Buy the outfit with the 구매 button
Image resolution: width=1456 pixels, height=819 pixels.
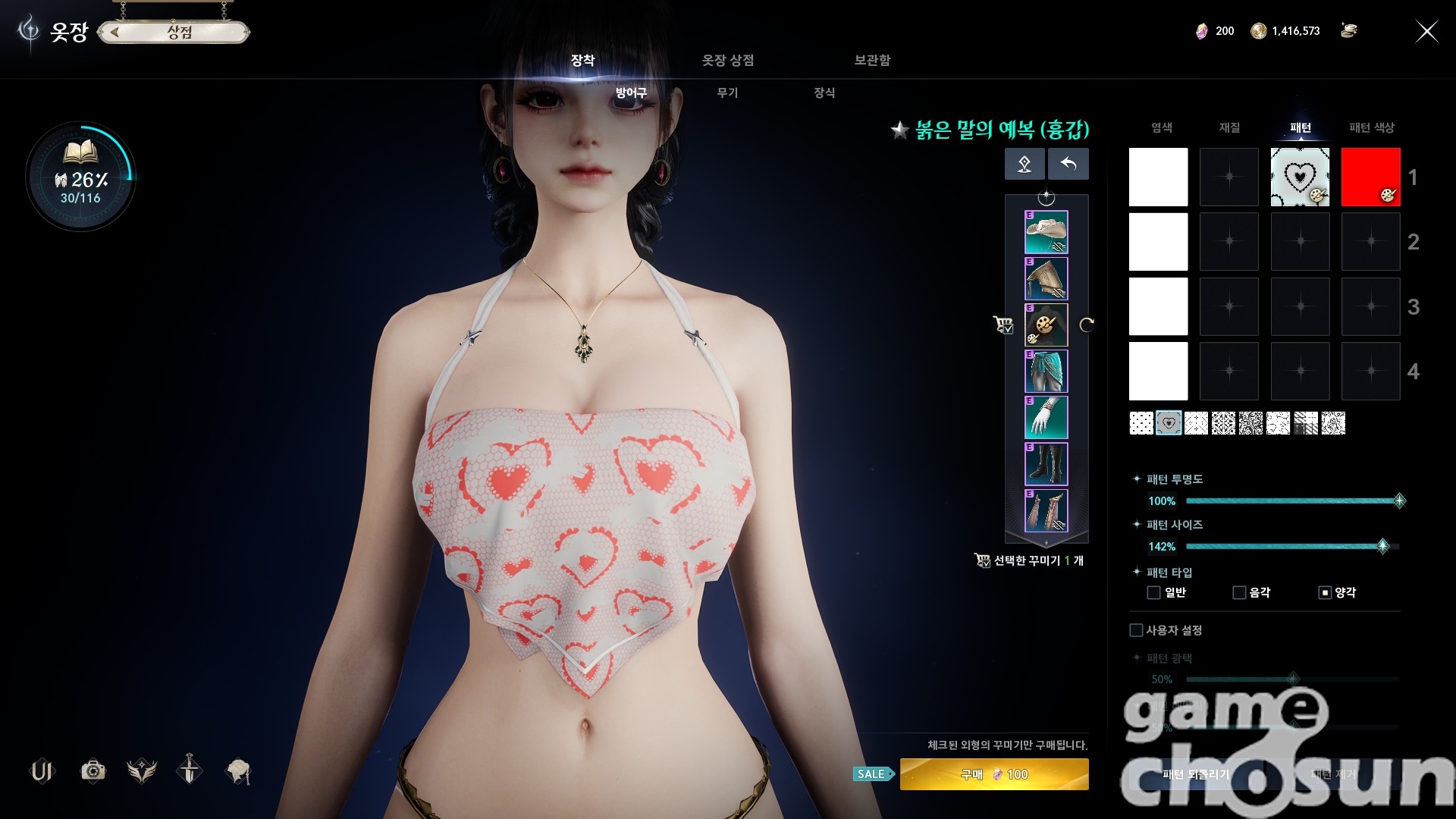coord(993,774)
